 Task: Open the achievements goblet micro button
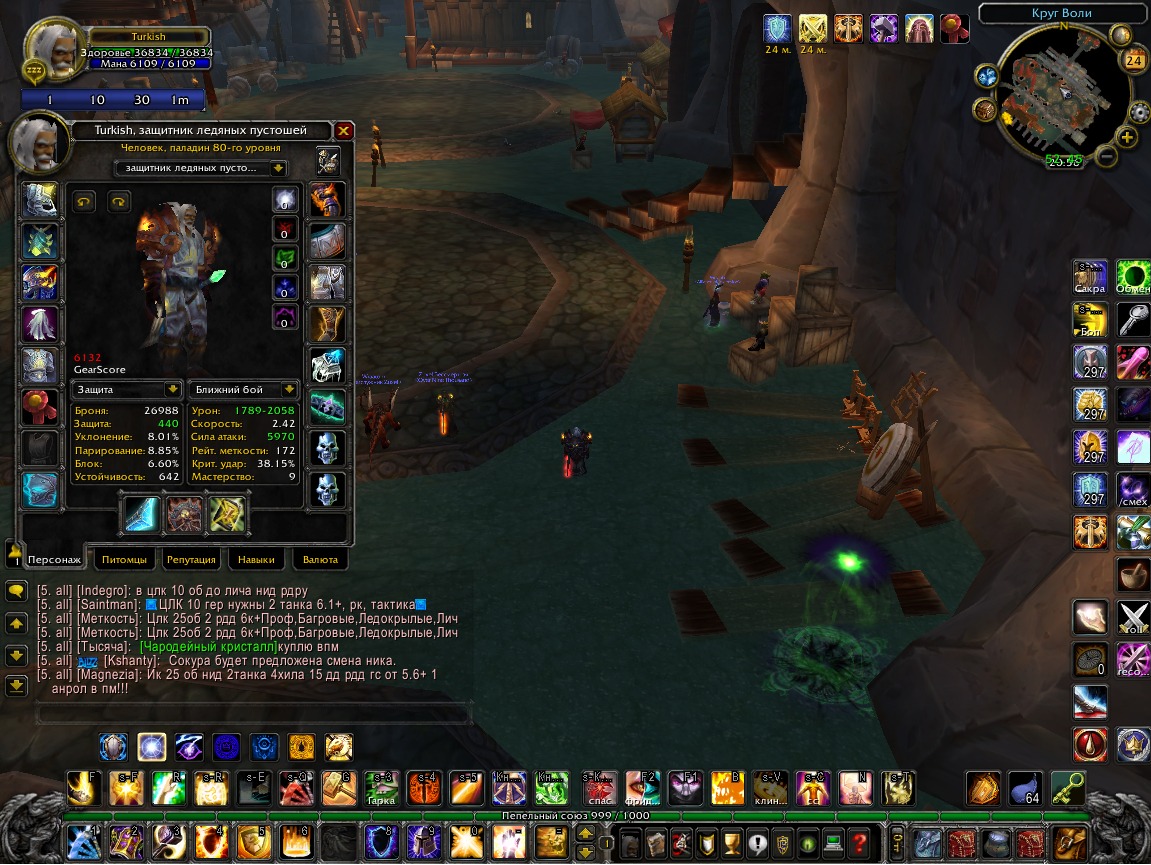coord(732,842)
